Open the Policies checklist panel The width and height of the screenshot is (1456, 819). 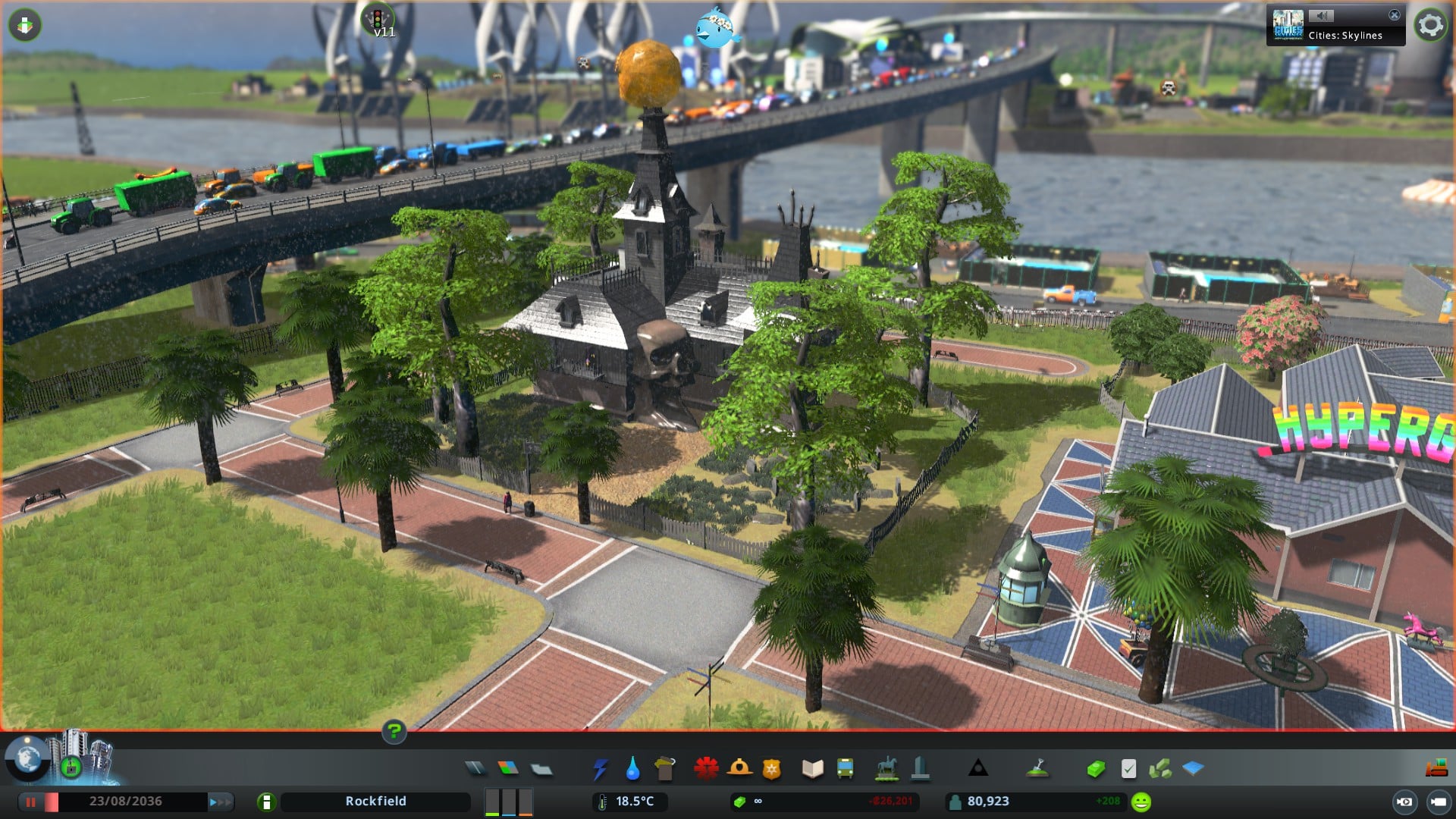pos(1128,769)
